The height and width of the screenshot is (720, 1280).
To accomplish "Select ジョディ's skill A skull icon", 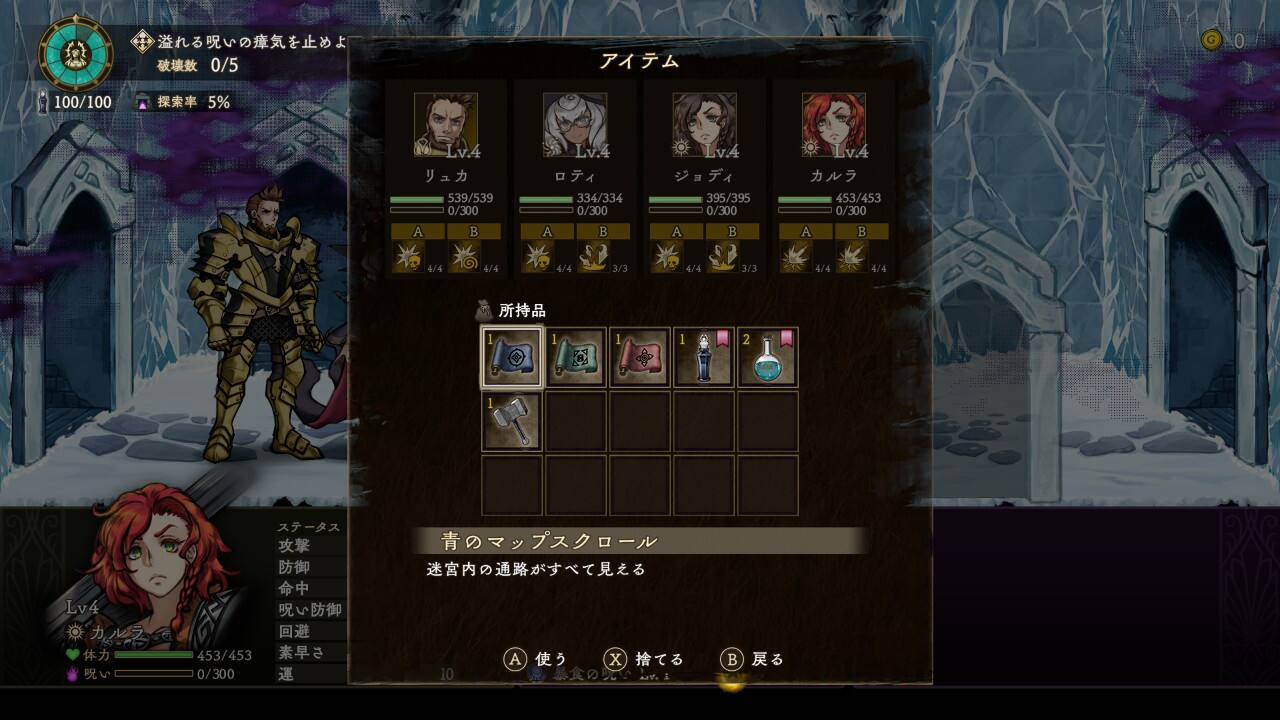I will click(x=666, y=258).
